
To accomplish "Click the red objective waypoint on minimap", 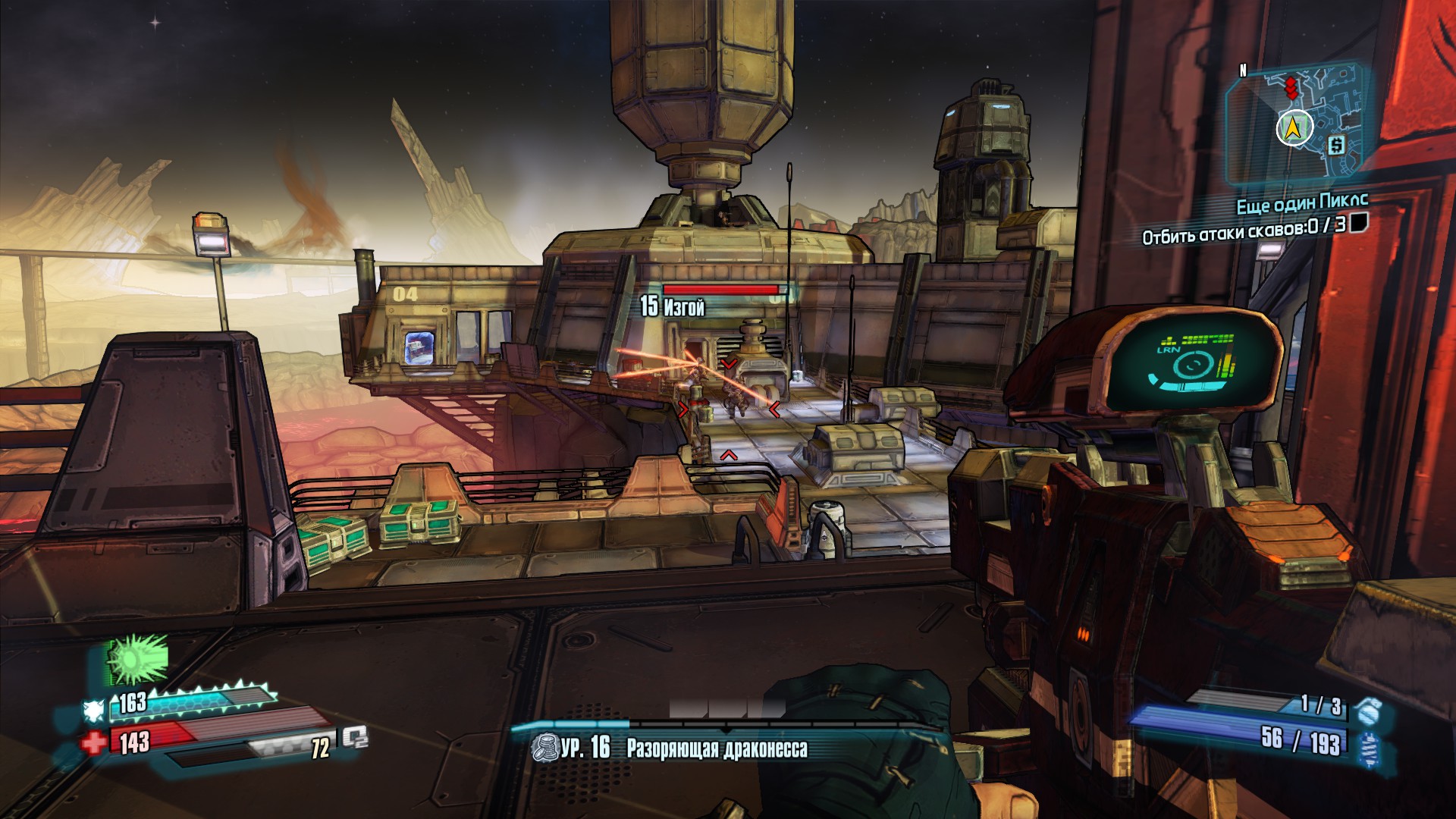I will 1291,88.
